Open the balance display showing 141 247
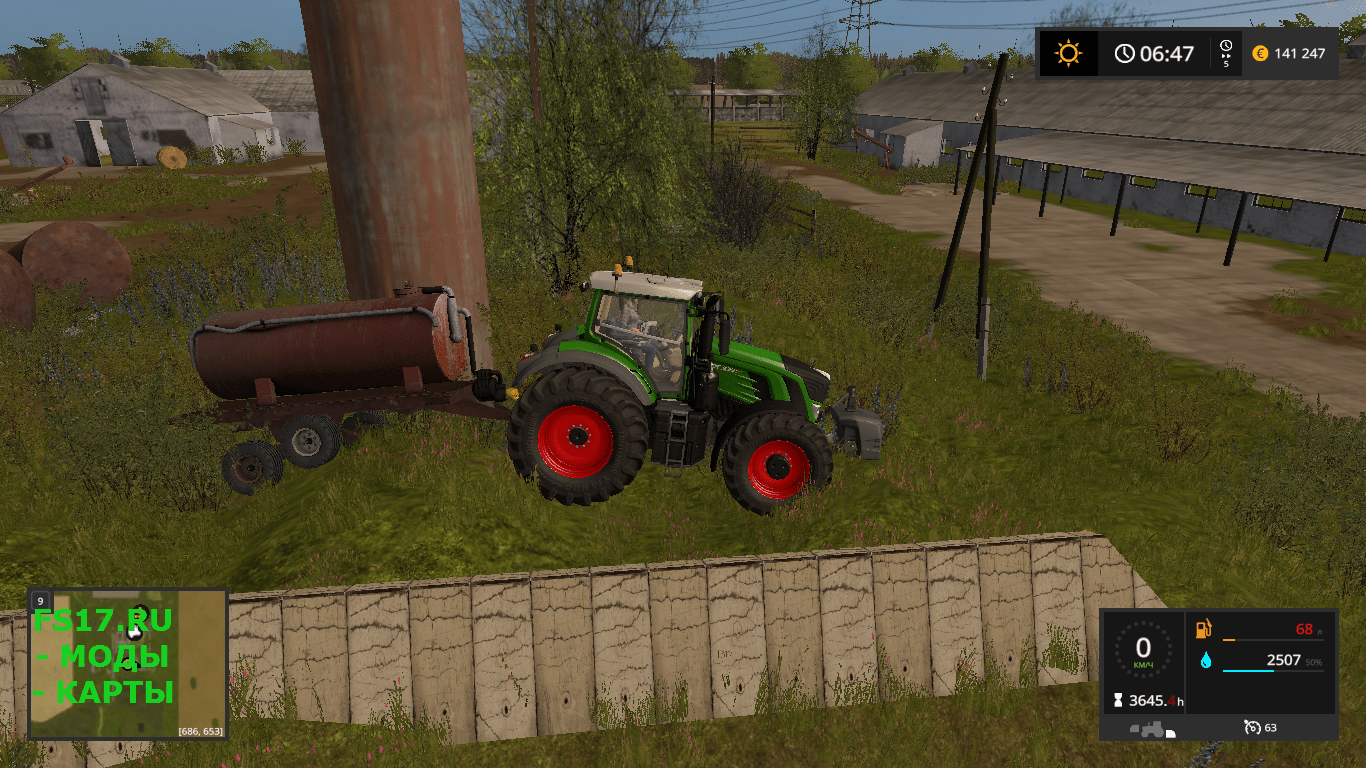The height and width of the screenshot is (768, 1366). pyautogui.click(x=1299, y=53)
